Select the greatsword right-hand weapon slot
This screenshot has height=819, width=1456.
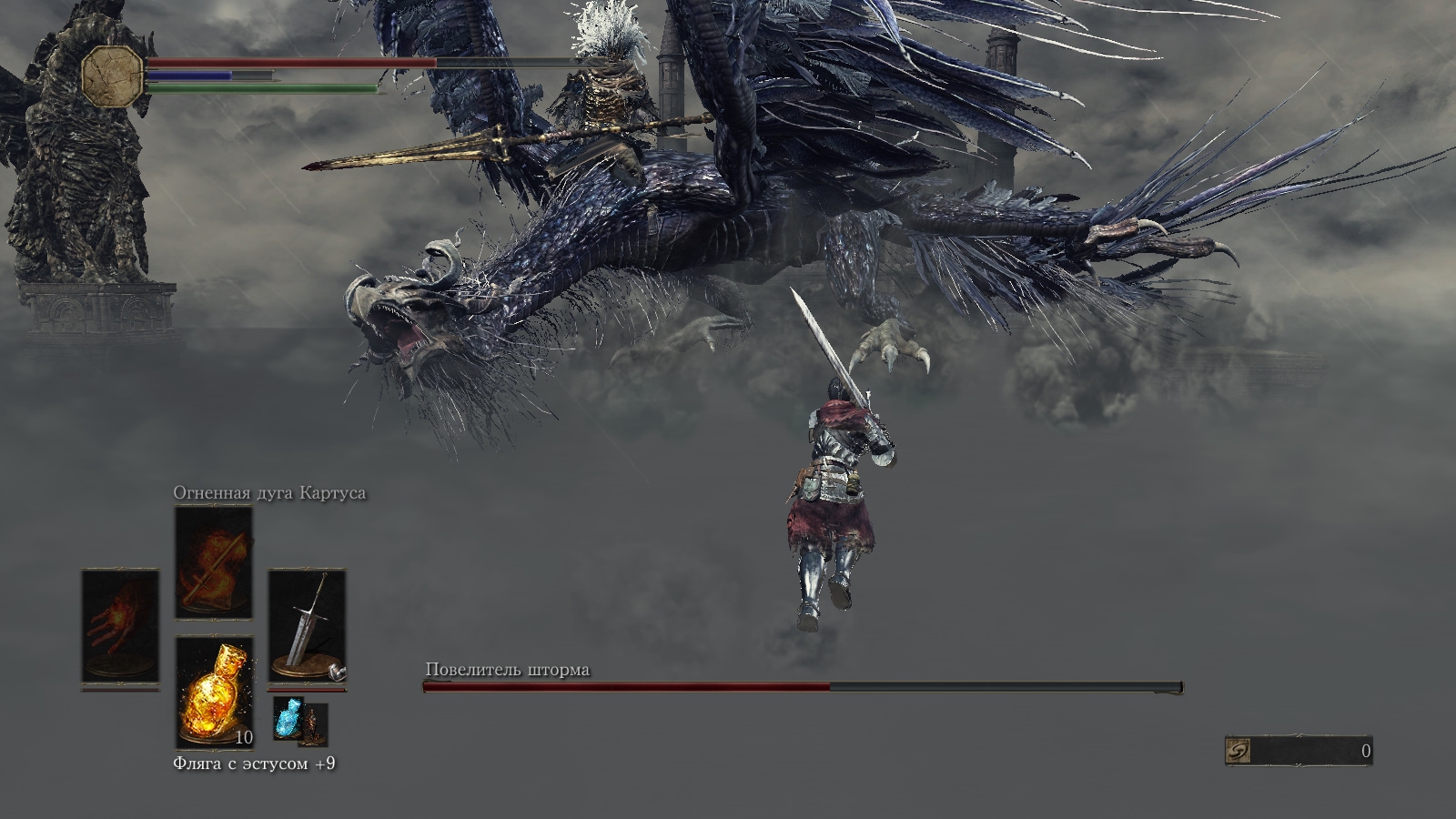tap(307, 626)
